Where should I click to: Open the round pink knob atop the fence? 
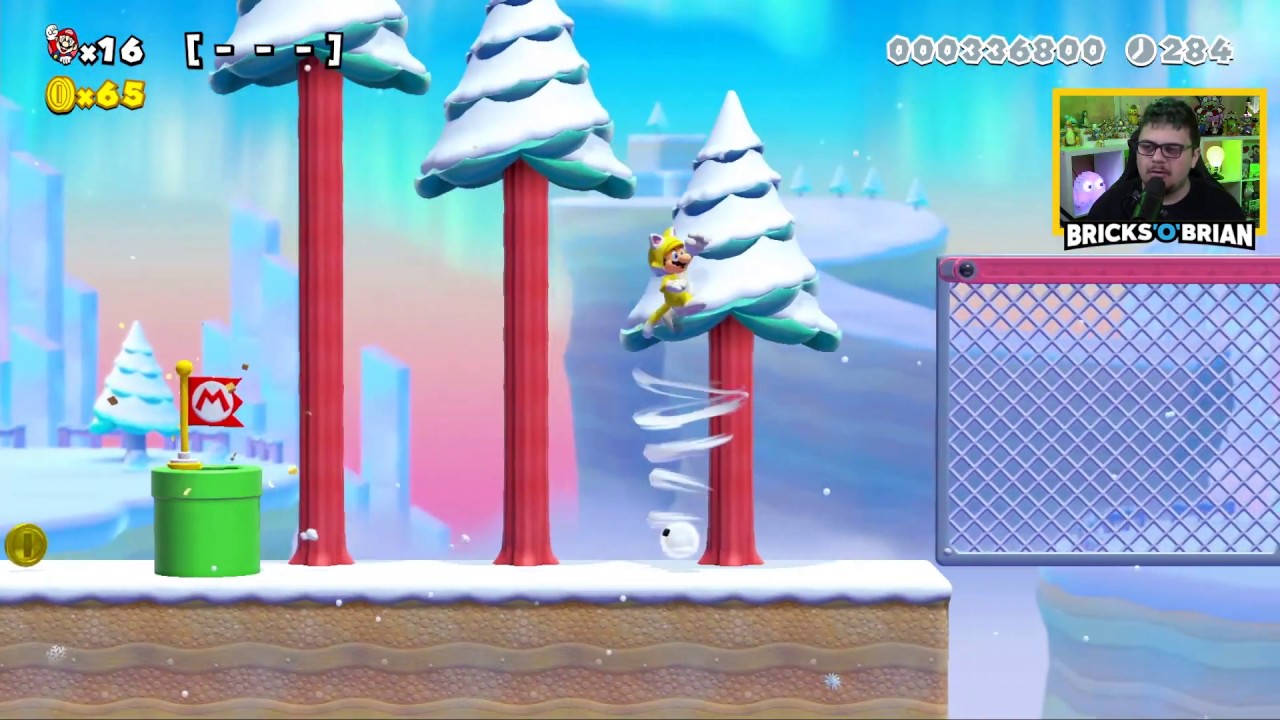click(966, 270)
